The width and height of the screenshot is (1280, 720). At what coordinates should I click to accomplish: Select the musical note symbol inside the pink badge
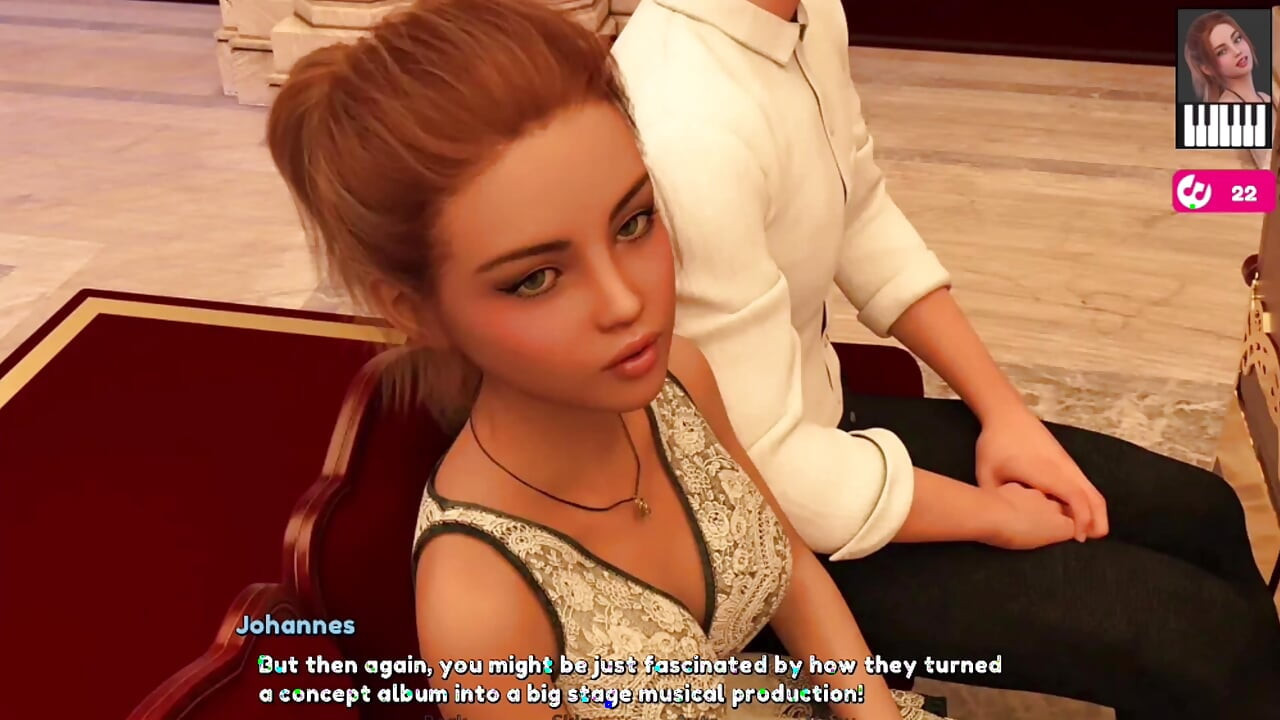pos(1194,190)
